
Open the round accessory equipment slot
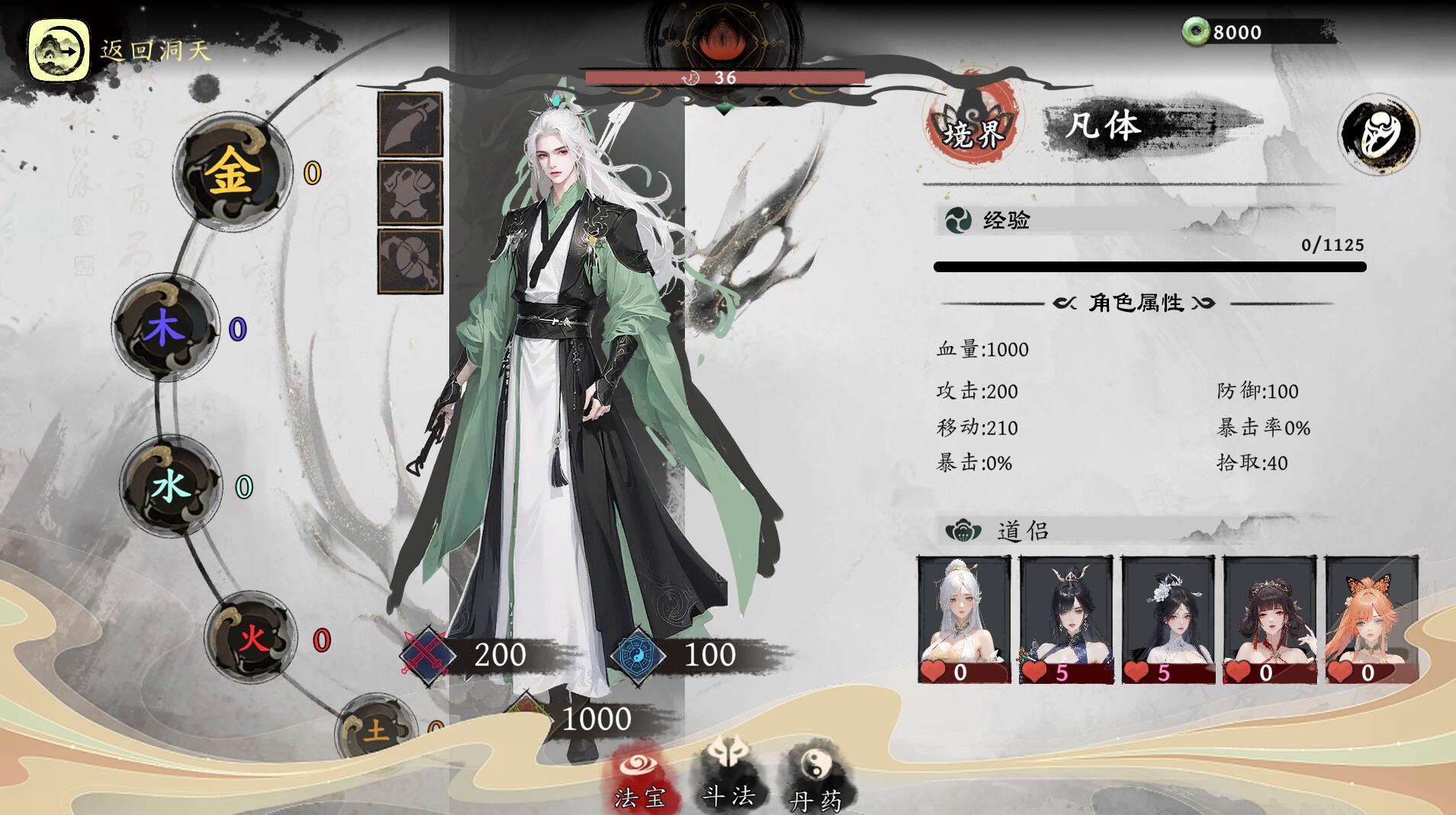tap(410, 260)
